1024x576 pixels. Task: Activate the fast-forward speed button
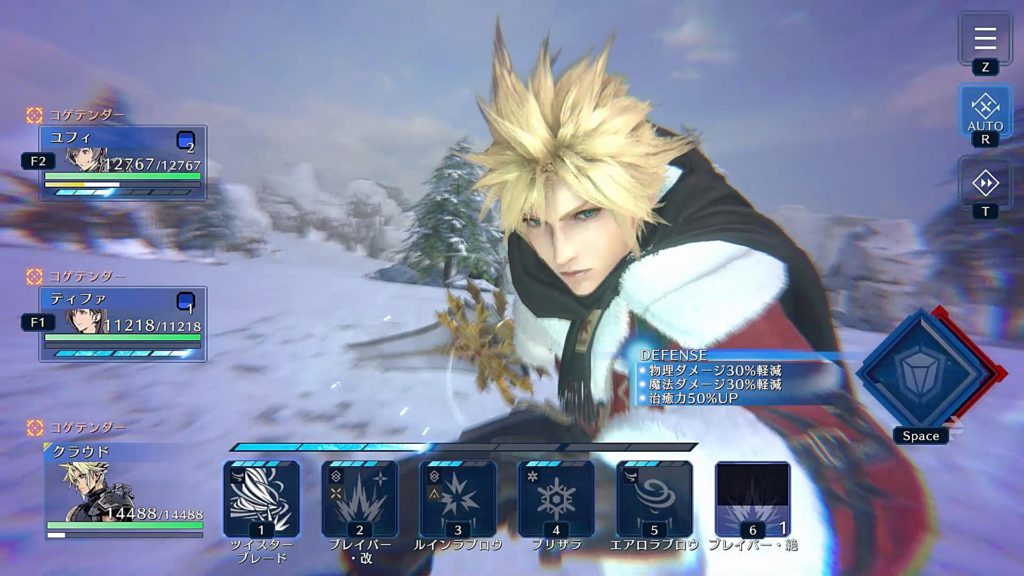[x=985, y=183]
